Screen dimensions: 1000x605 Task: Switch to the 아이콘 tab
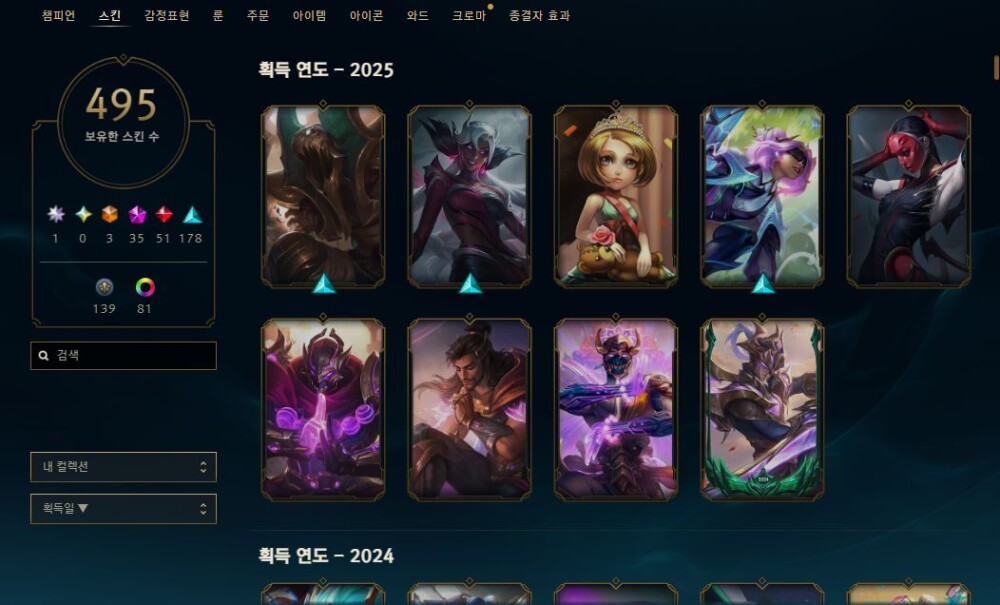(366, 16)
